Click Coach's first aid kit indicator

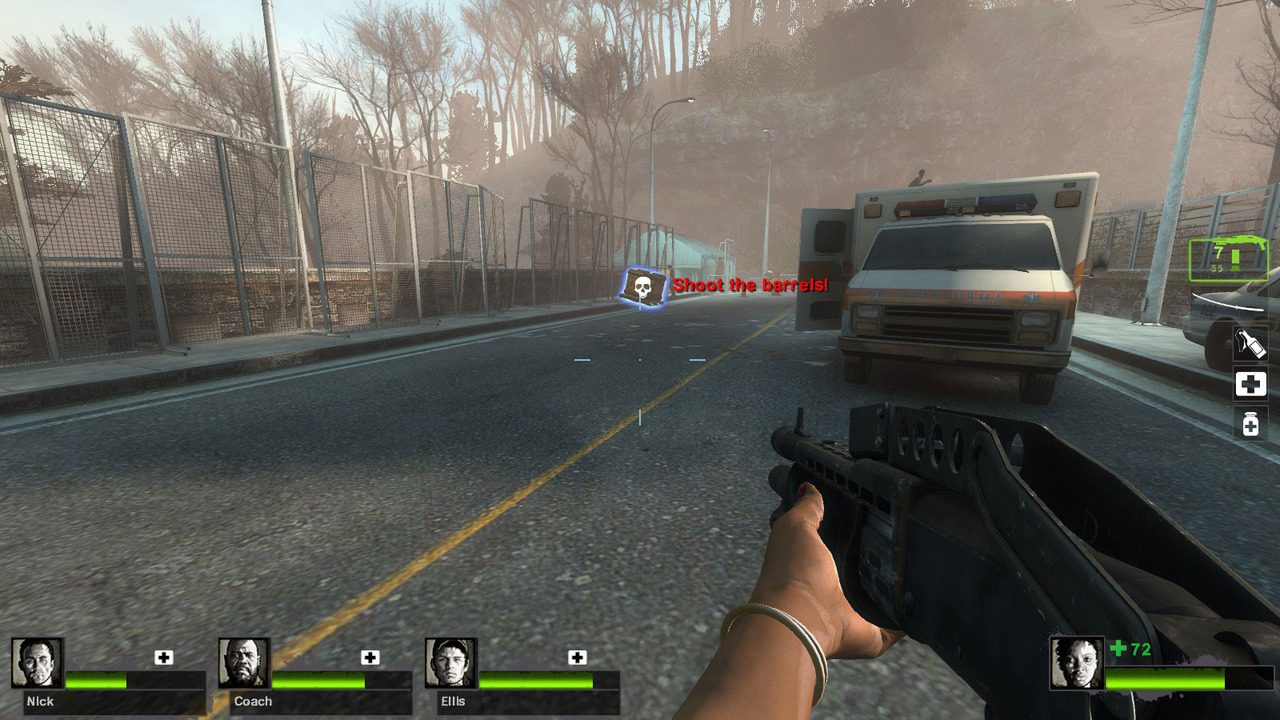coord(370,657)
